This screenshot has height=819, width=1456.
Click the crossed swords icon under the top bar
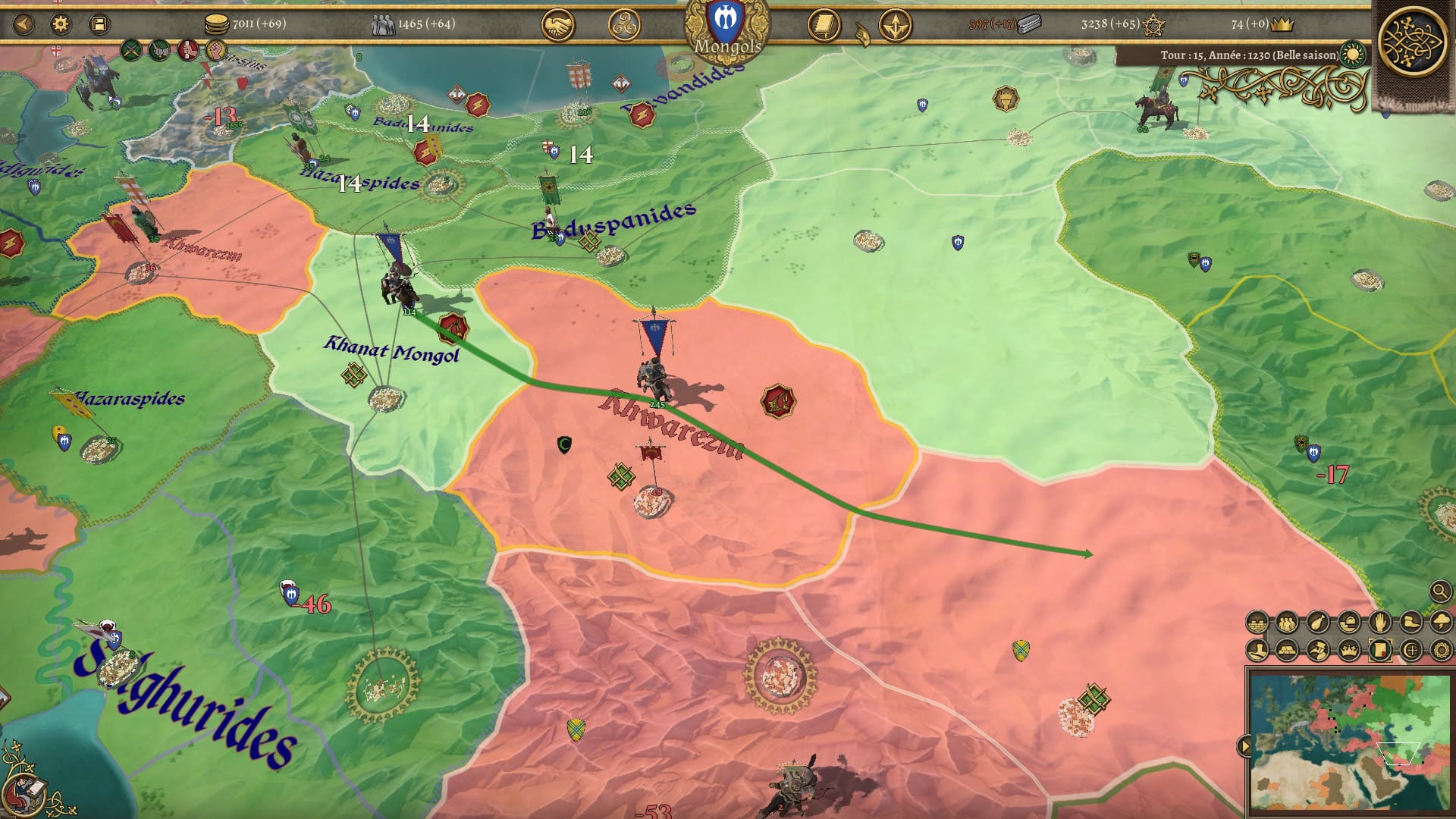pos(132,51)
